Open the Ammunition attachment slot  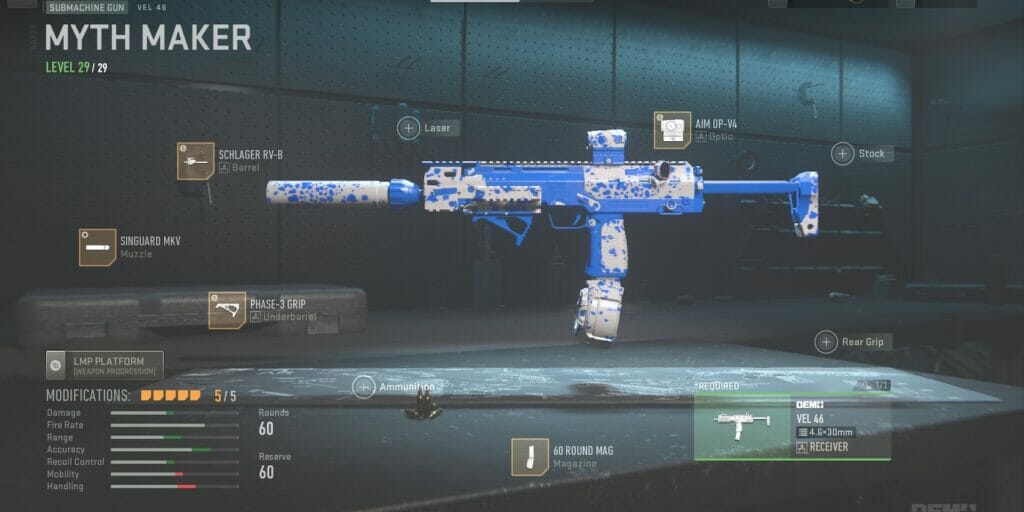[x=364, y=387]
